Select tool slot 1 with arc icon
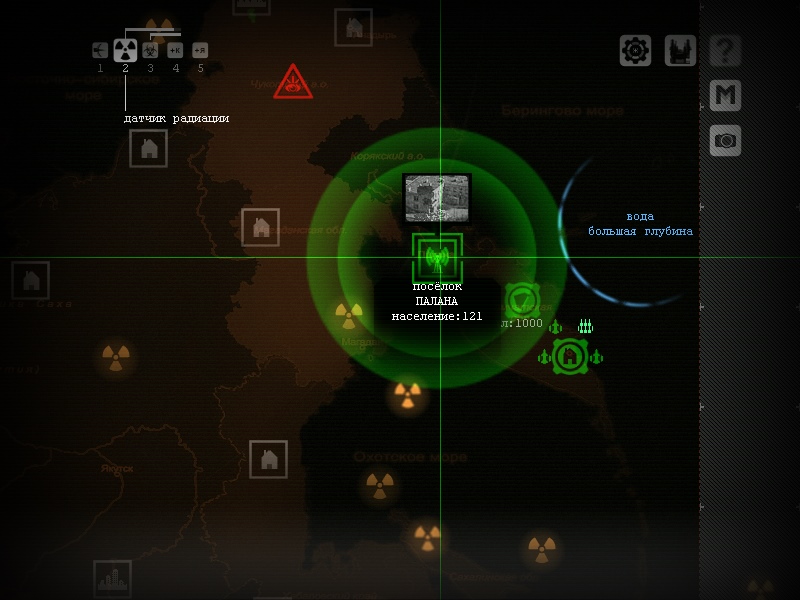 tap(100, 50)
